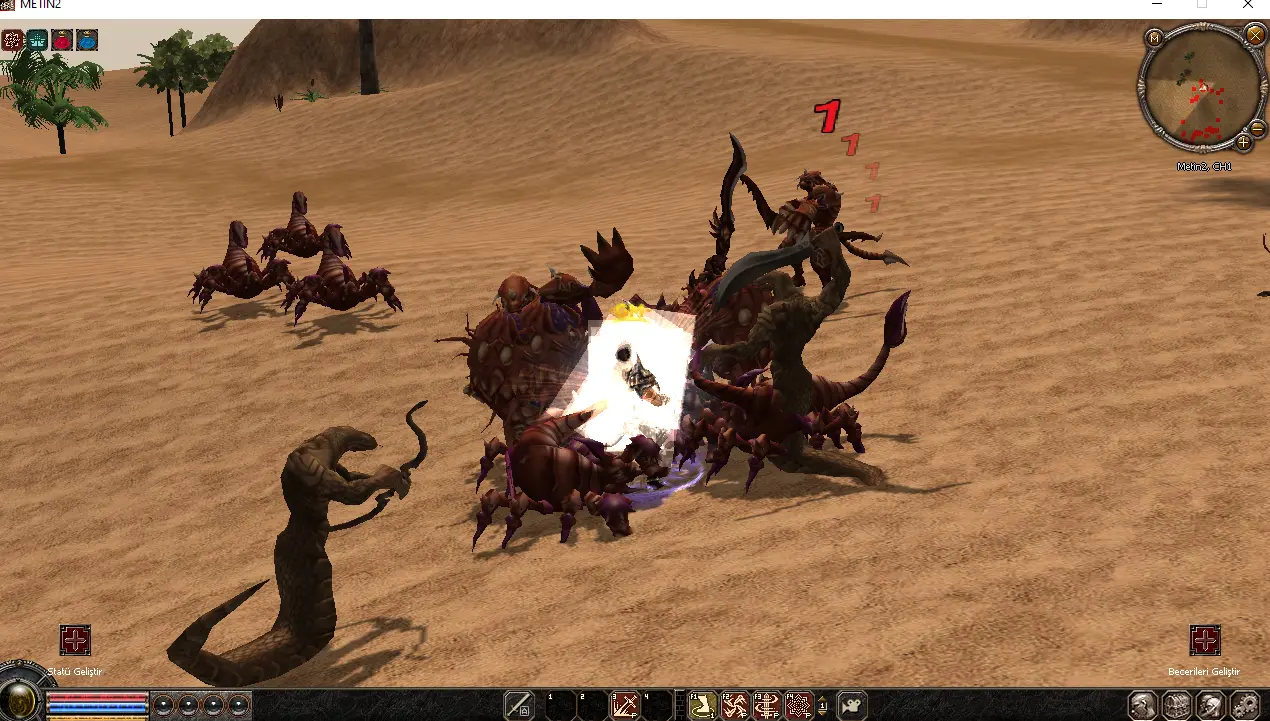The width and height of the screenshot is (1270, 721).
Task: Click the red potion buff icon
Action: tap(62, 40)
